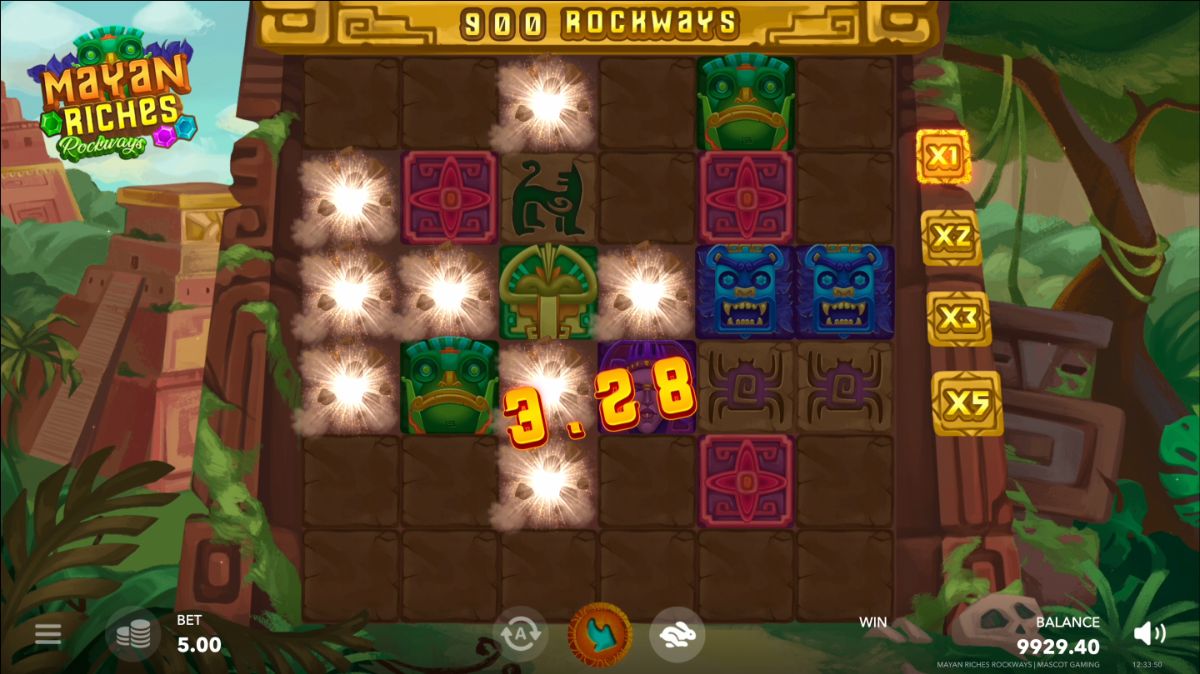
Task: Open the hamburger menu
Action: tap(48, 634)
